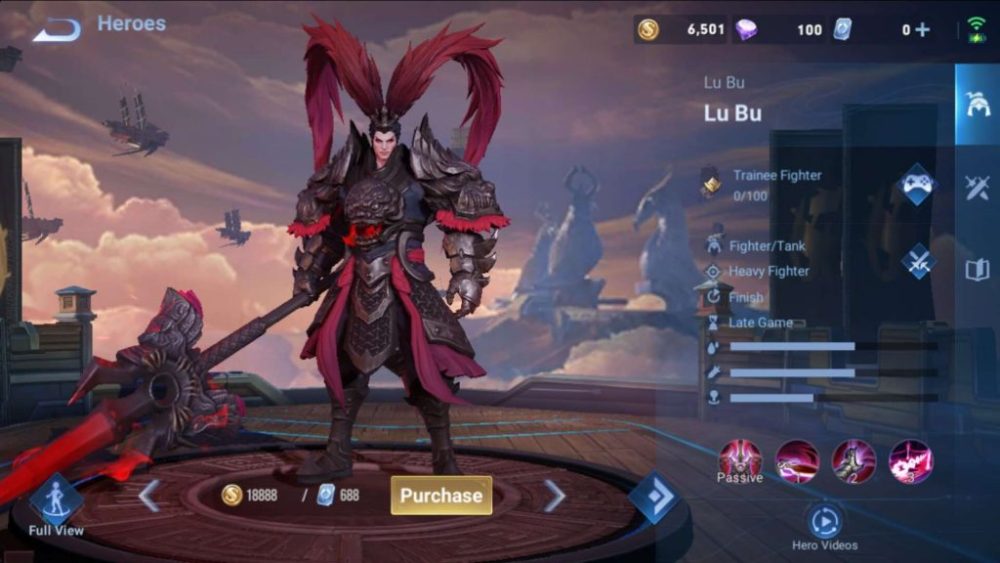
Task: Purchase the Lu Bu hero
Action: 441,495
